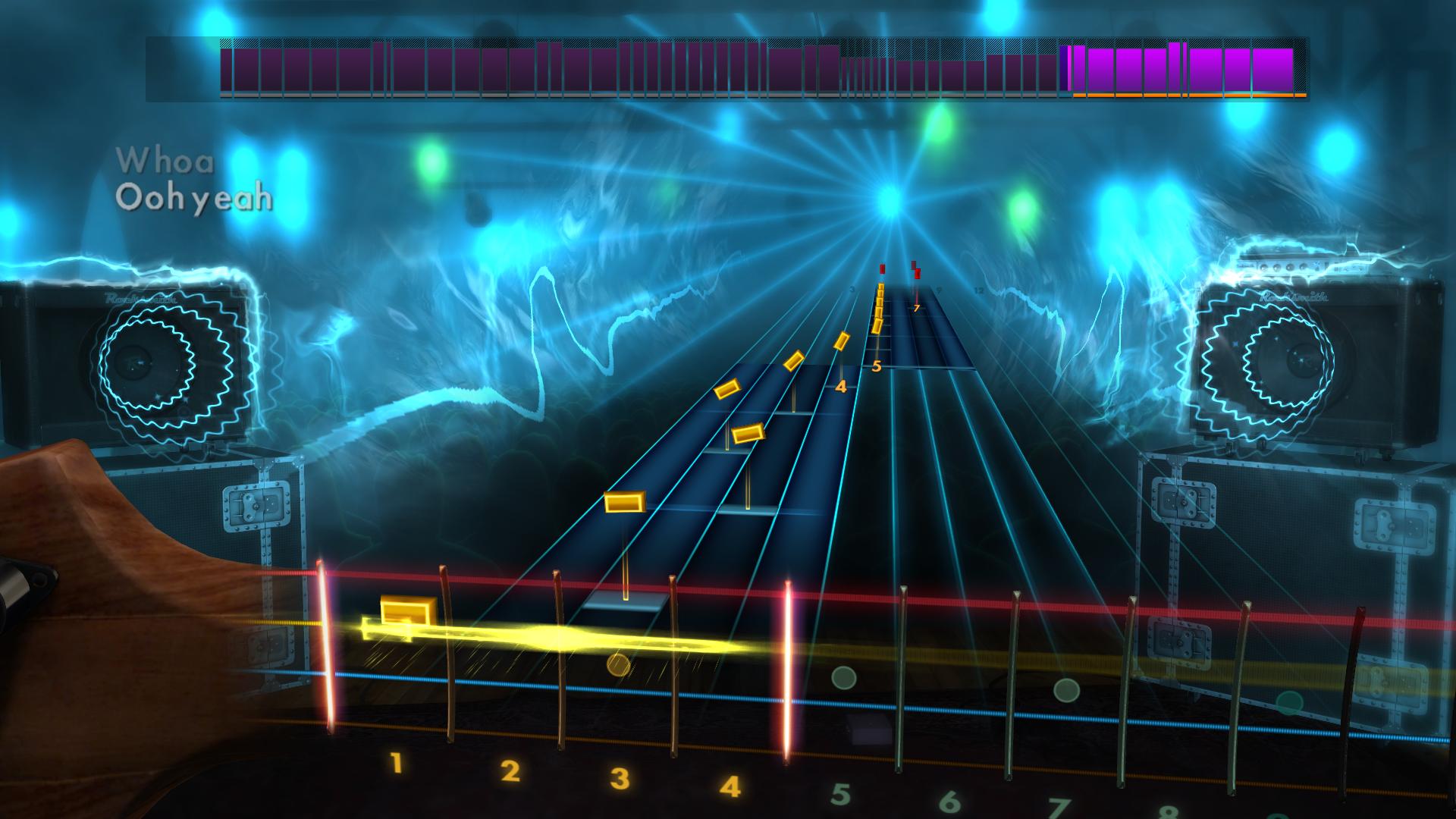Viewport: 1456px width, 819px height.
Task: Select the fret 7 label near the red notes
Action: click(x=916, y=308)
